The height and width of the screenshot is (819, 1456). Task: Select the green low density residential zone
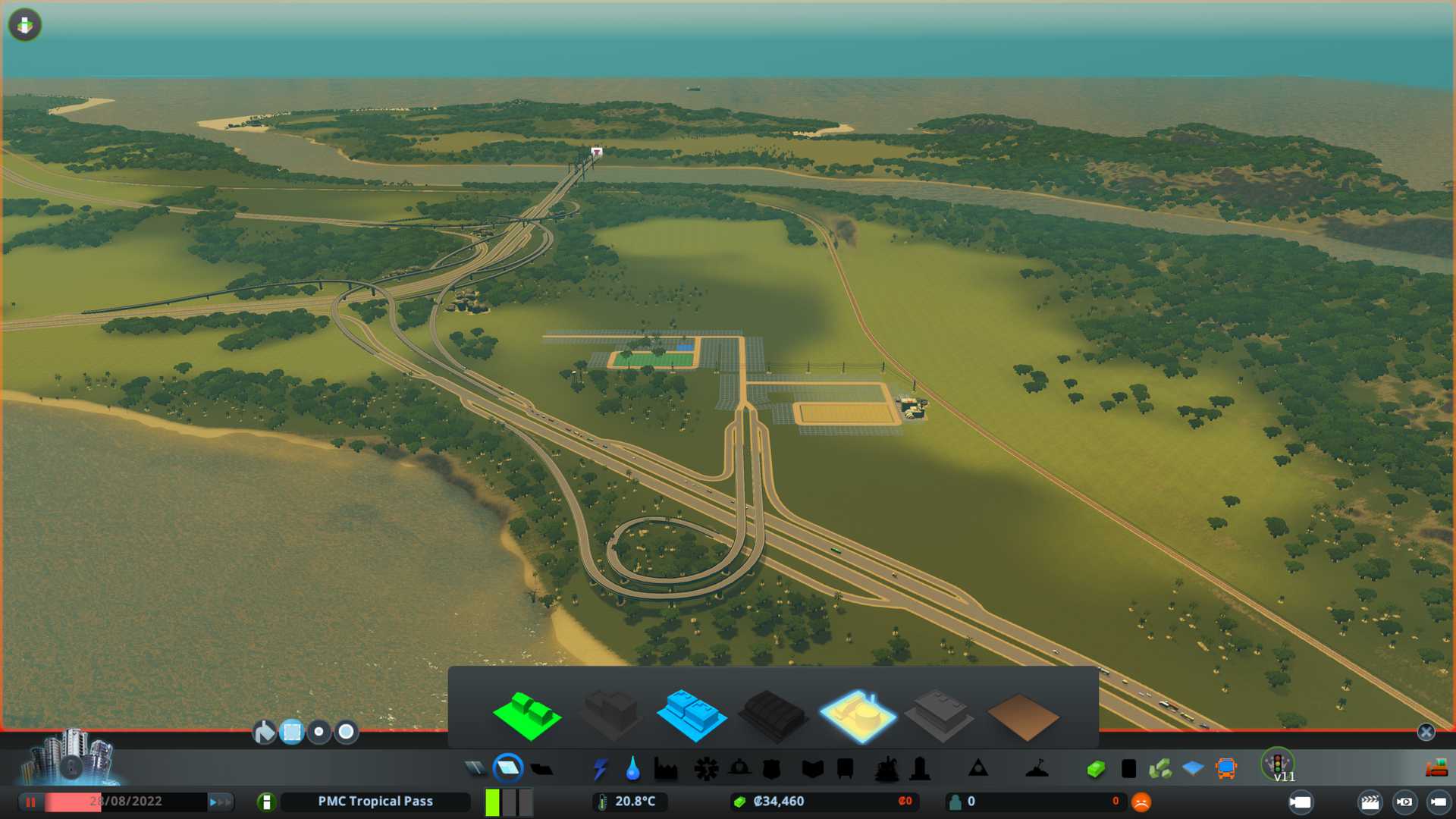pos(526,716)
